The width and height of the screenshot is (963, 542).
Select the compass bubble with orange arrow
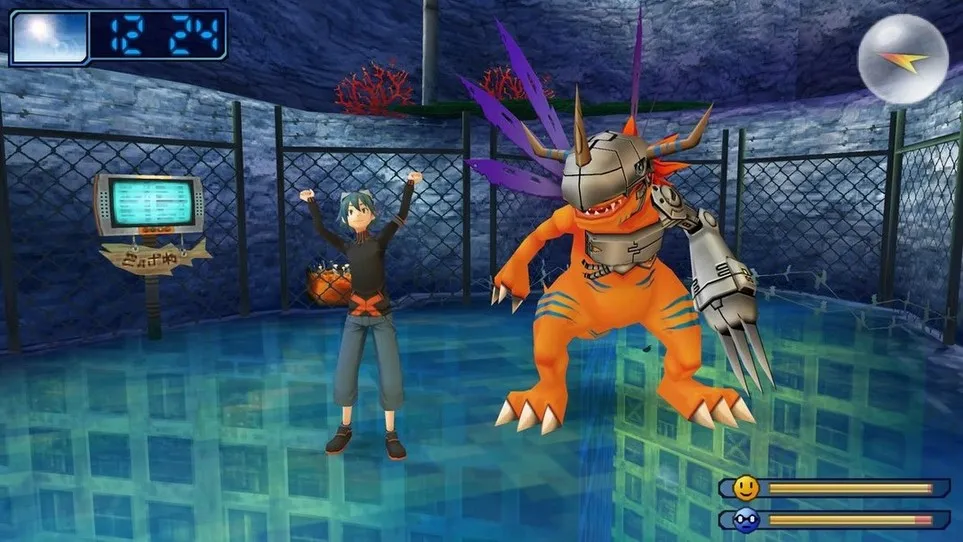pos(903,59)
